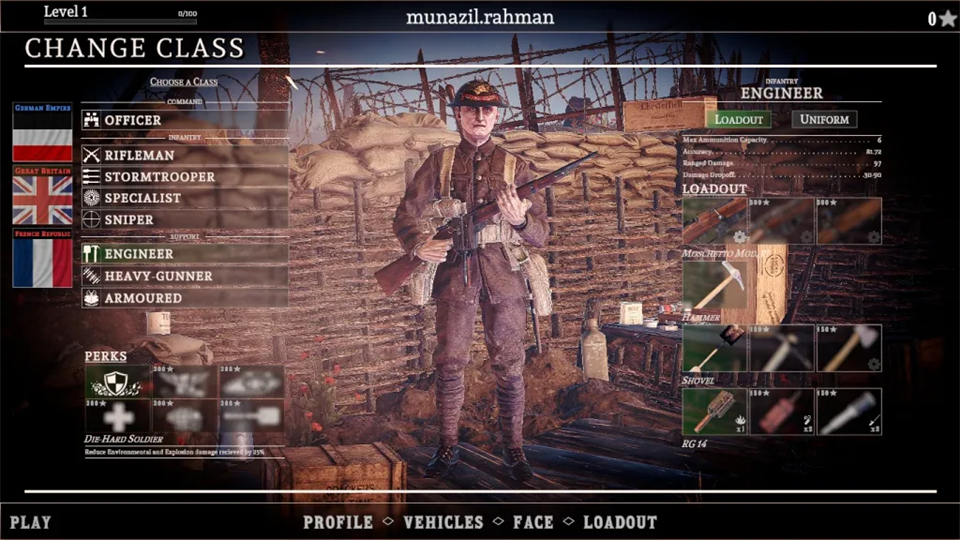The height and width of the screenshot is (540, 960).
Task: Select the Great Britain flag
Action: pyautogui.click(x=42, y=196)
